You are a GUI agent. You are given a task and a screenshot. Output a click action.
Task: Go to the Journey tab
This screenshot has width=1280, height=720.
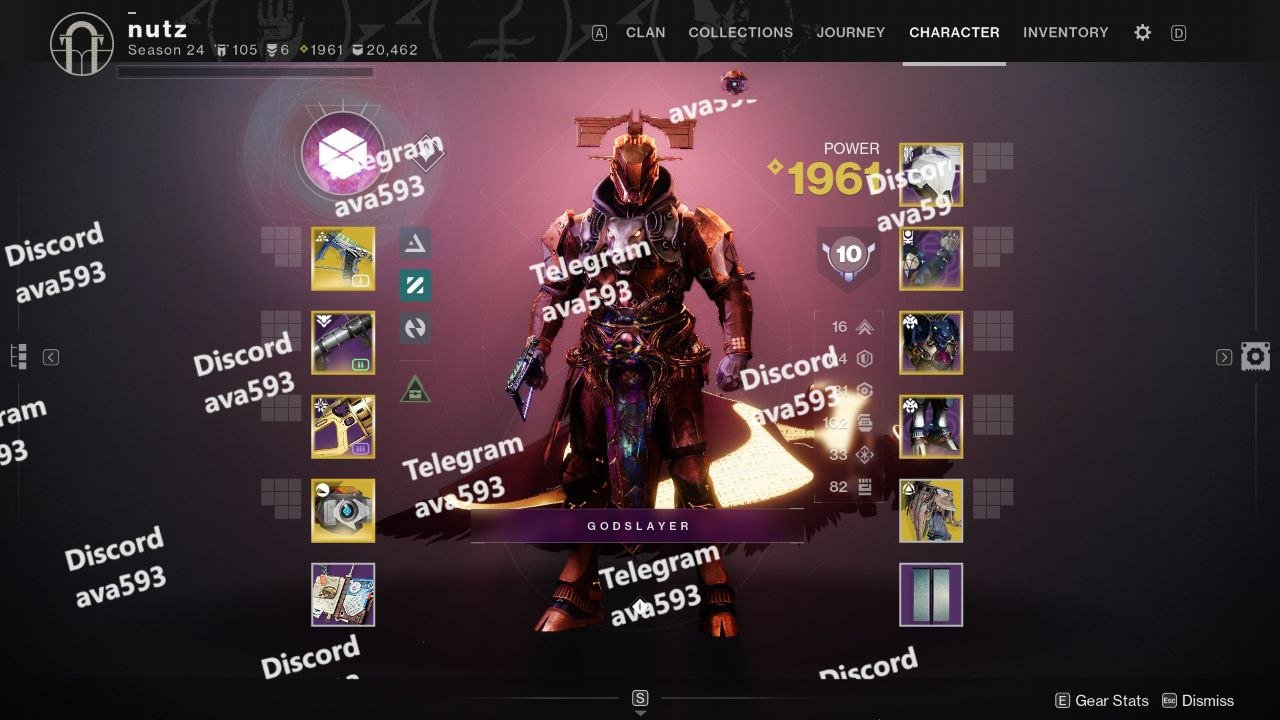850,32
